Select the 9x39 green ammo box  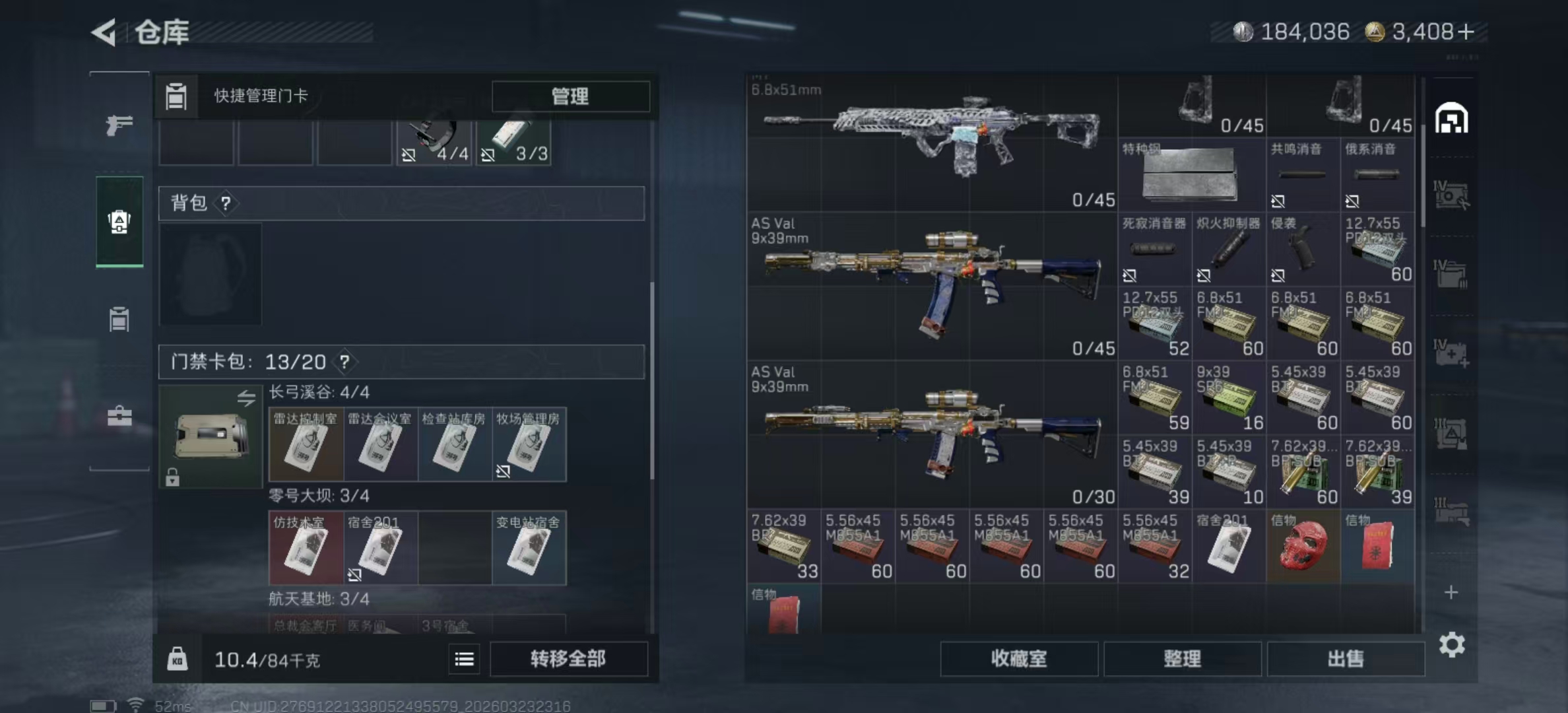pos(1228,397)
